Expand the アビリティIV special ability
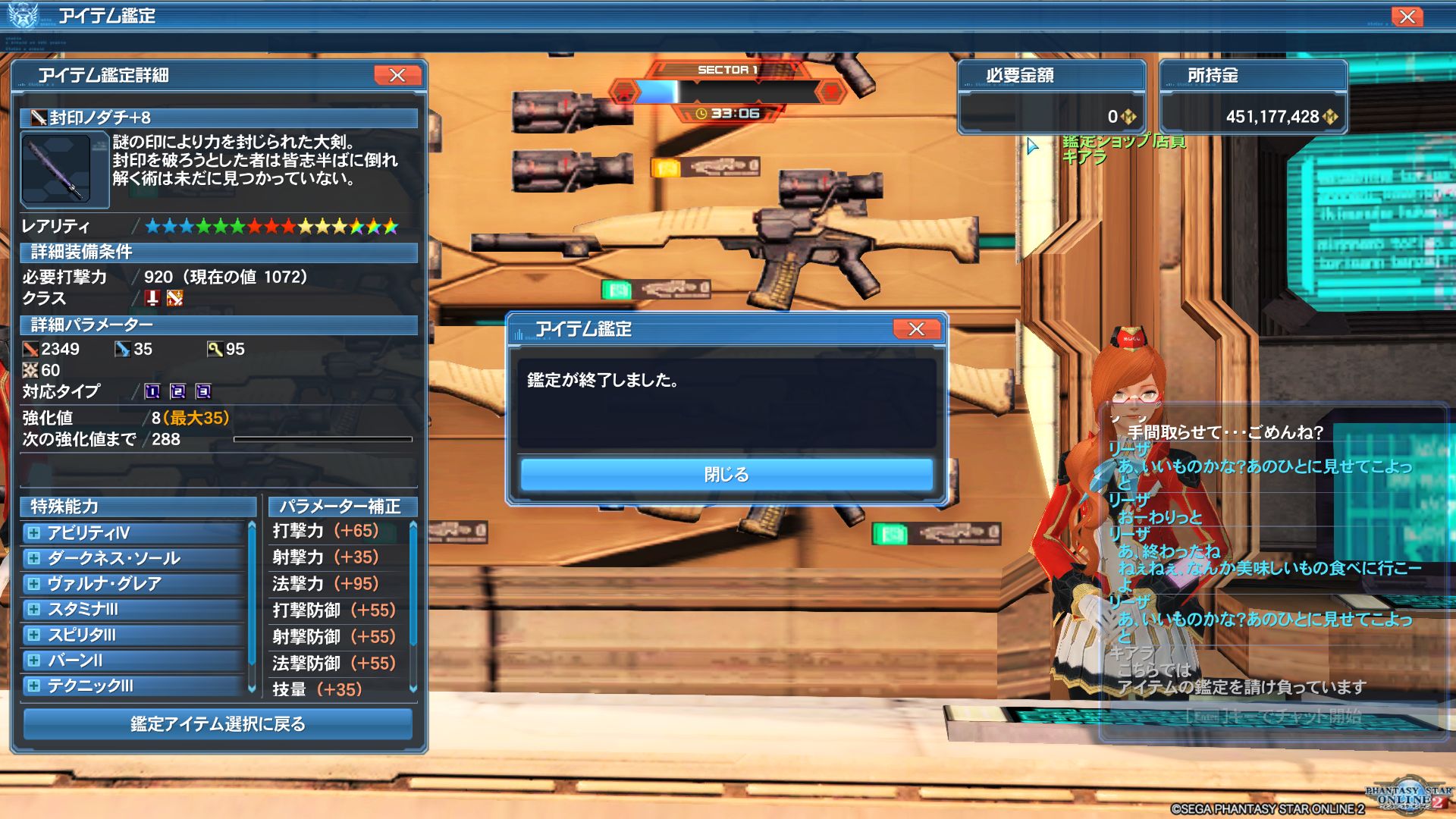The image size is (1456, 819). click(33, 533)
